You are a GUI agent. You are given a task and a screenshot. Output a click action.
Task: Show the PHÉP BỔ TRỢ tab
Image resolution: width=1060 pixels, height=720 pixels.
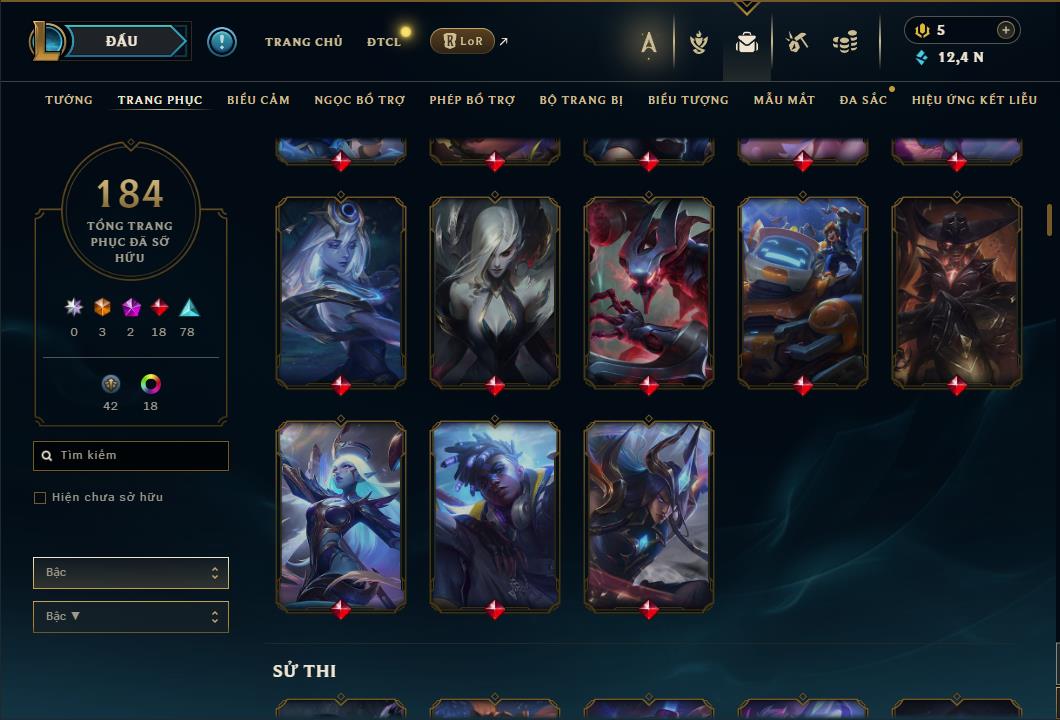[x=472, y=100]
